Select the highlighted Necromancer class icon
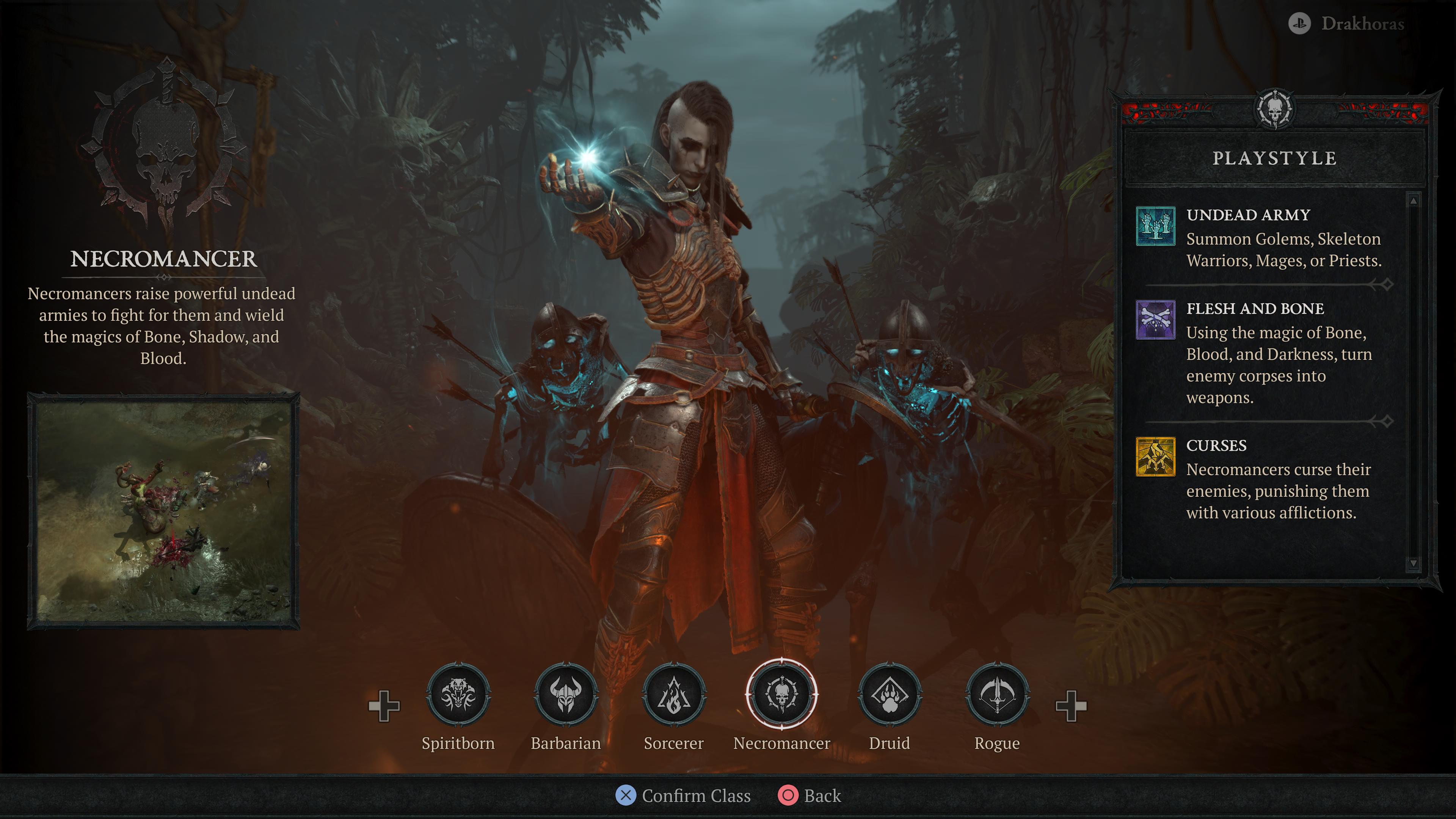The image size is (1456, 819). (782, 695)
